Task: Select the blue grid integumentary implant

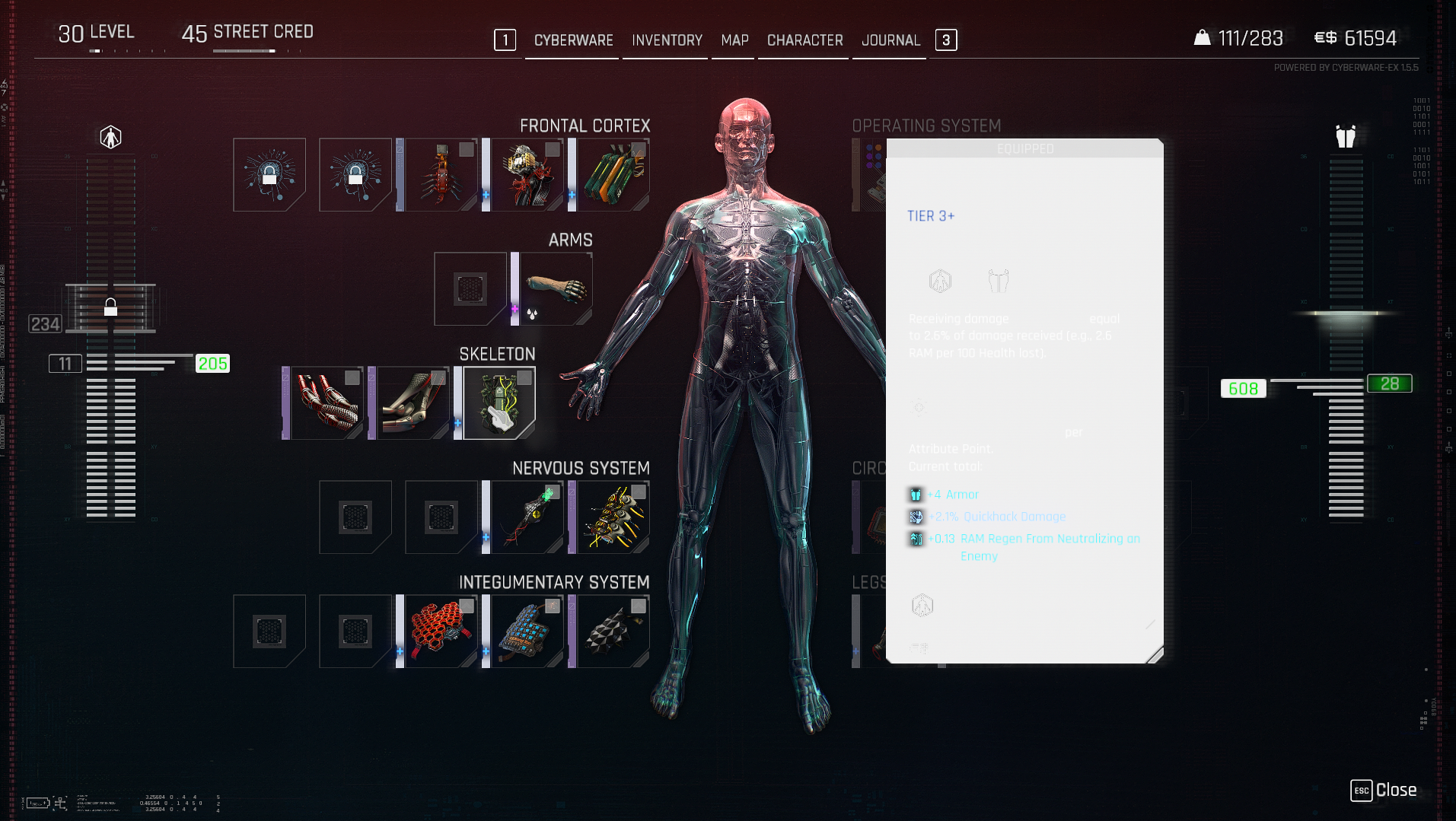Action: point(527,632)
